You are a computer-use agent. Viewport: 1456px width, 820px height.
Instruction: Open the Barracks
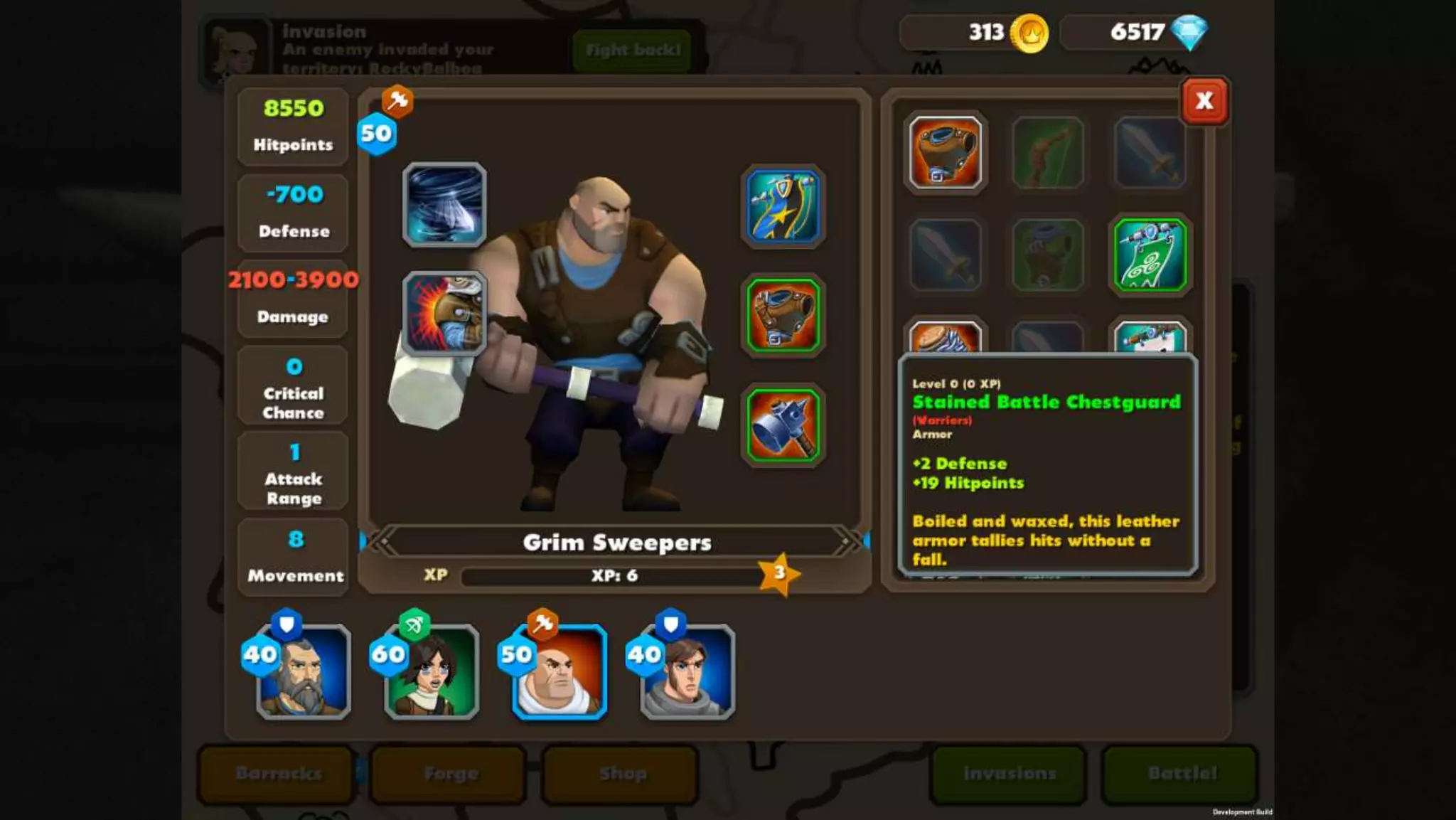pyautogui.click(x=277, y=774)
